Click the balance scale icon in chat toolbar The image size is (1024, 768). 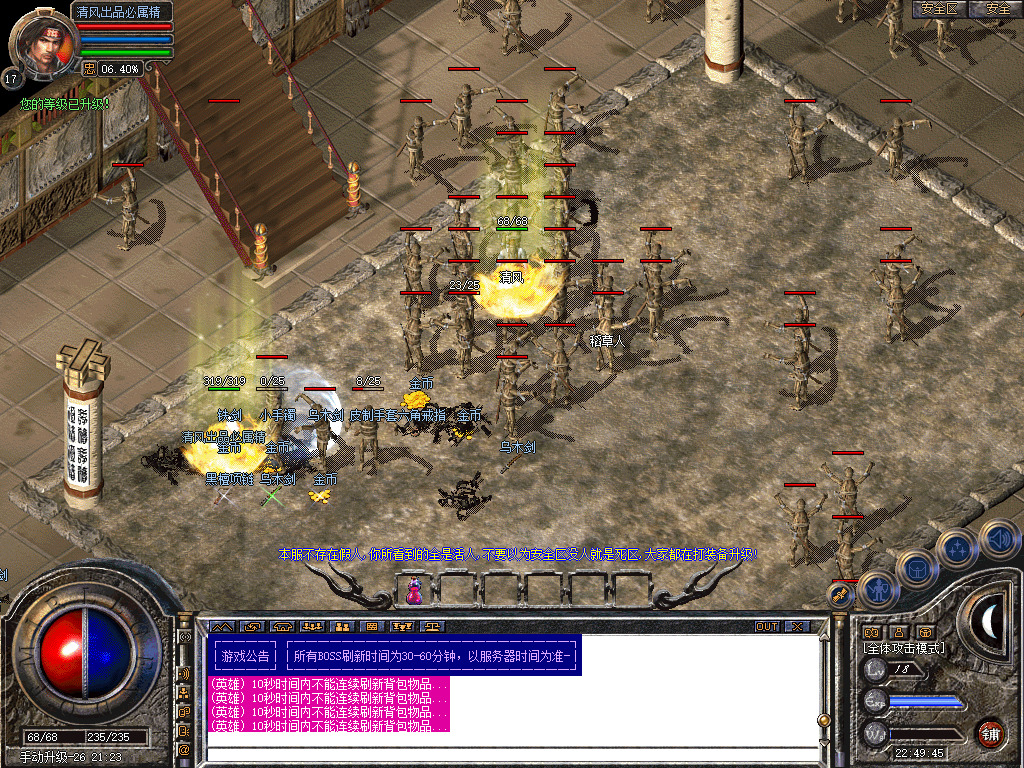click(x=434, y=626)
